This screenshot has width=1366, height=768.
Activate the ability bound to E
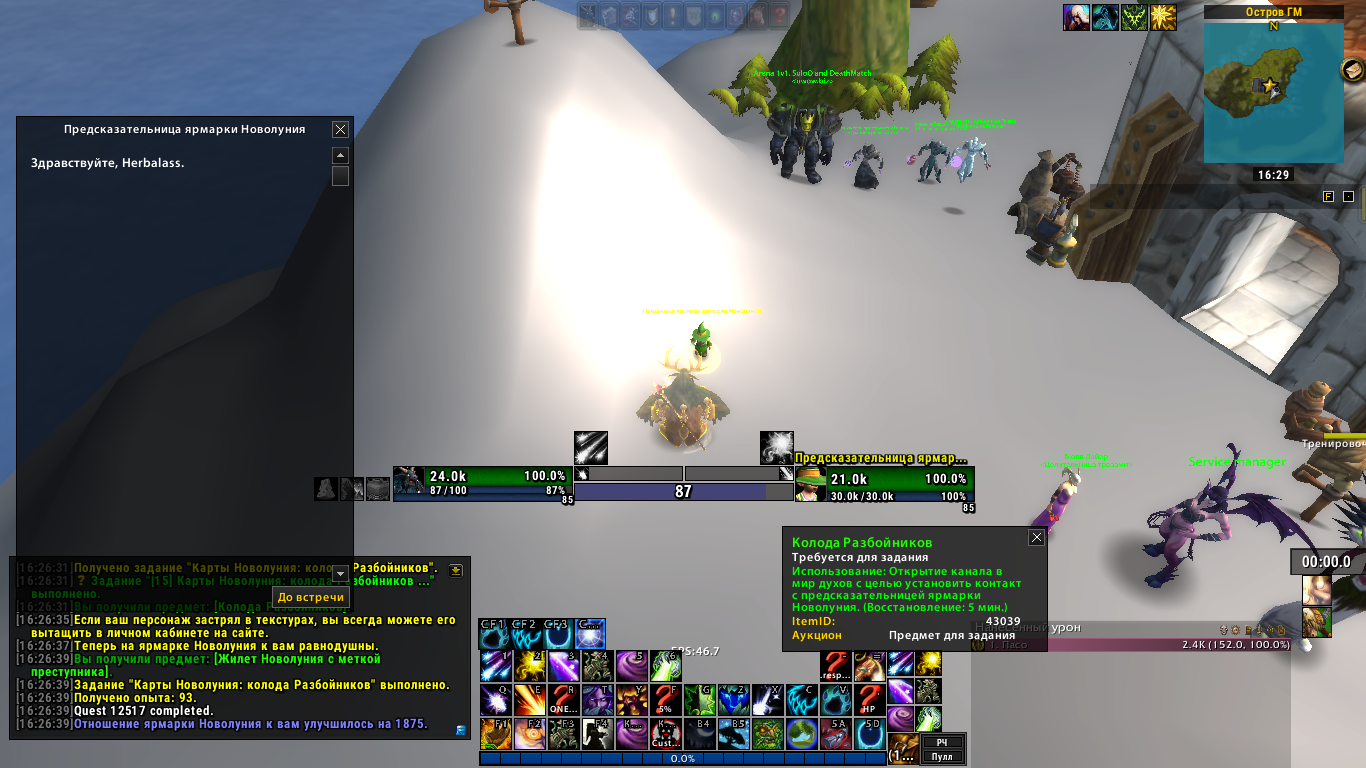(x=529, y=699)
